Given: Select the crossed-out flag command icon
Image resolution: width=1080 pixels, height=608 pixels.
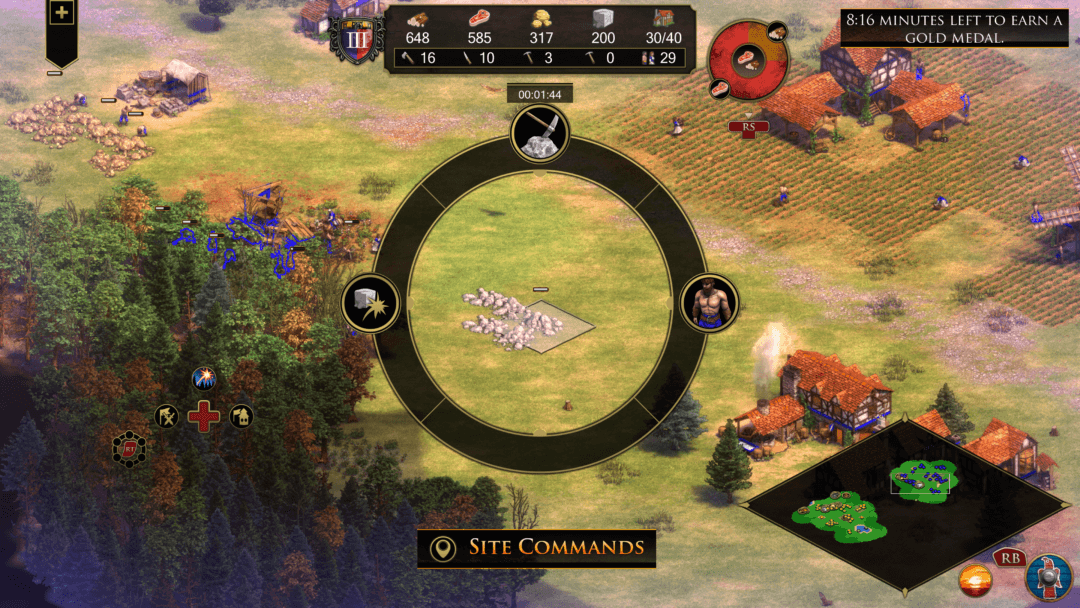Looking at the screenshot, I should coord(166,416).
